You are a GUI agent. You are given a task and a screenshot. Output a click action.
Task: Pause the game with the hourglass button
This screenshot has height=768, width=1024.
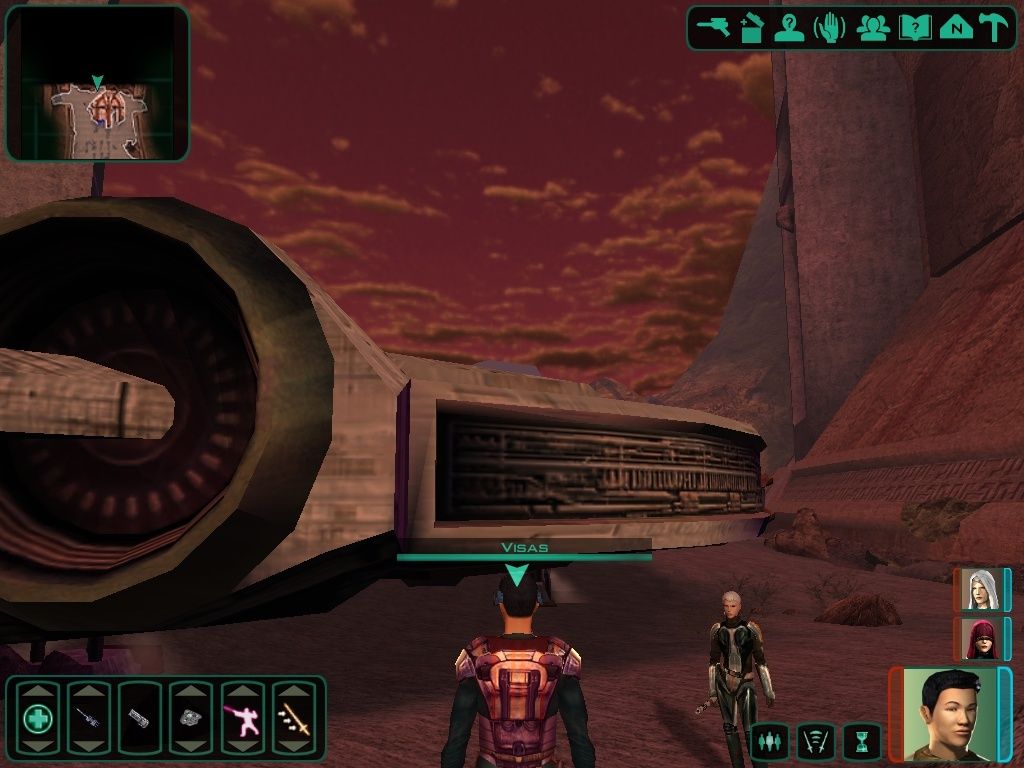coord(862,742)
